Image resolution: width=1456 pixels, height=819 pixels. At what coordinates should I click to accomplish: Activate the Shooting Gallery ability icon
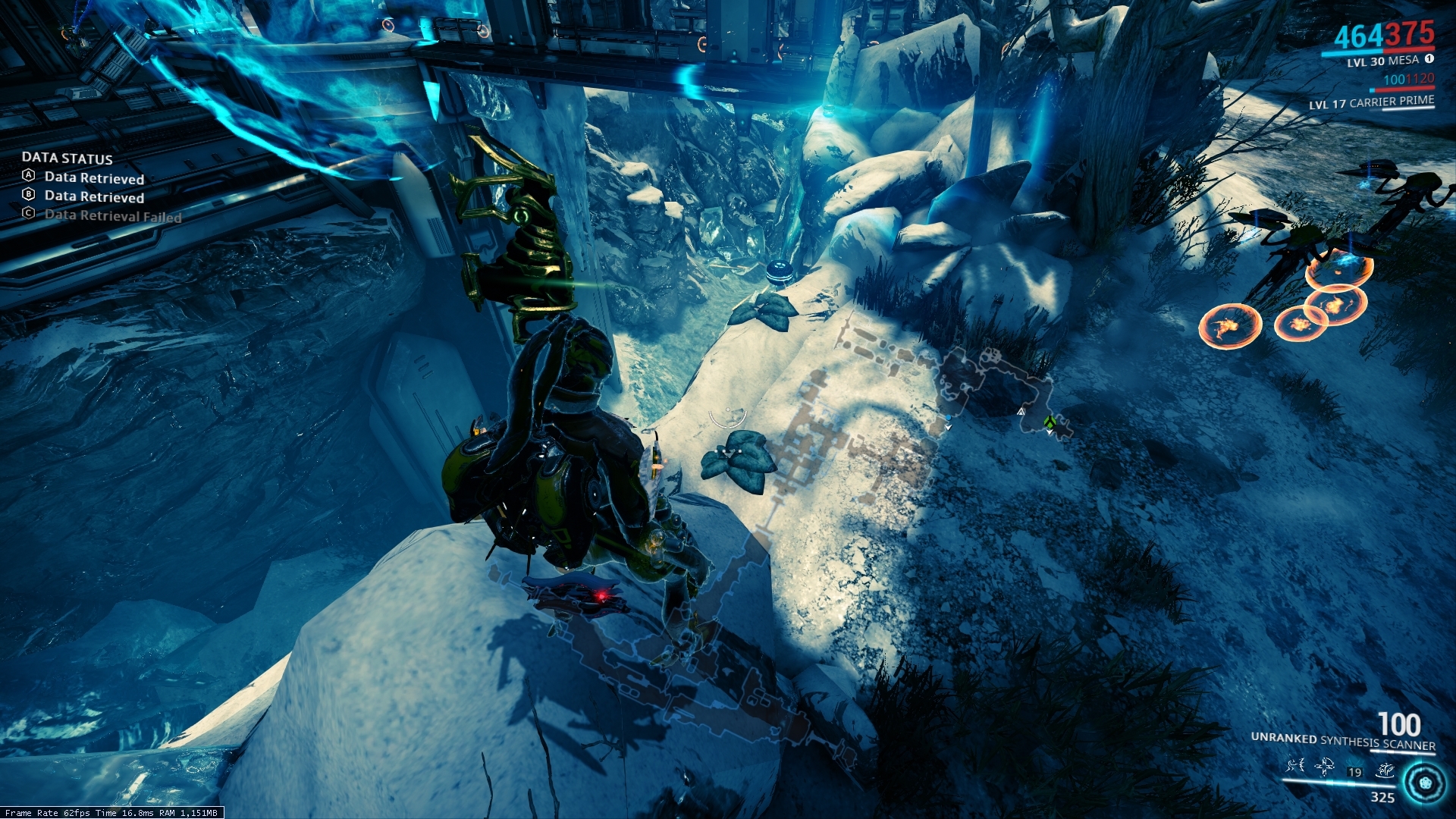coord(1325,767)
